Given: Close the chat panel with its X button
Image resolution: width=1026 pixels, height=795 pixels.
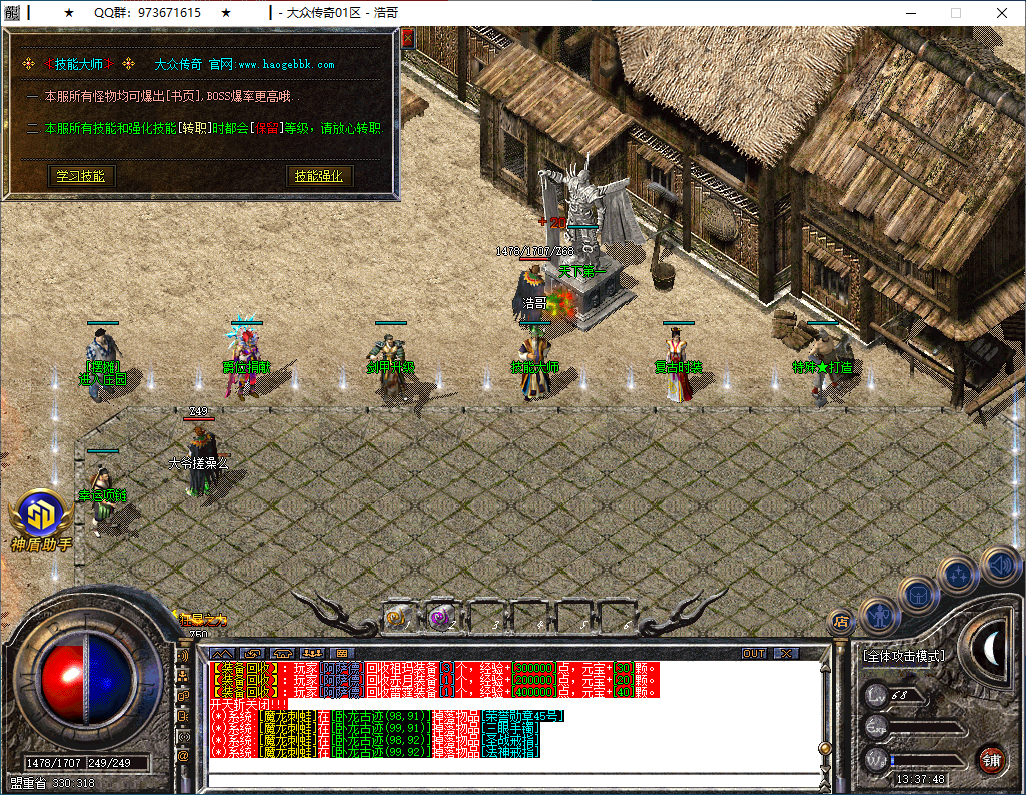Looking at the screenshot, I should coord(786,653).
